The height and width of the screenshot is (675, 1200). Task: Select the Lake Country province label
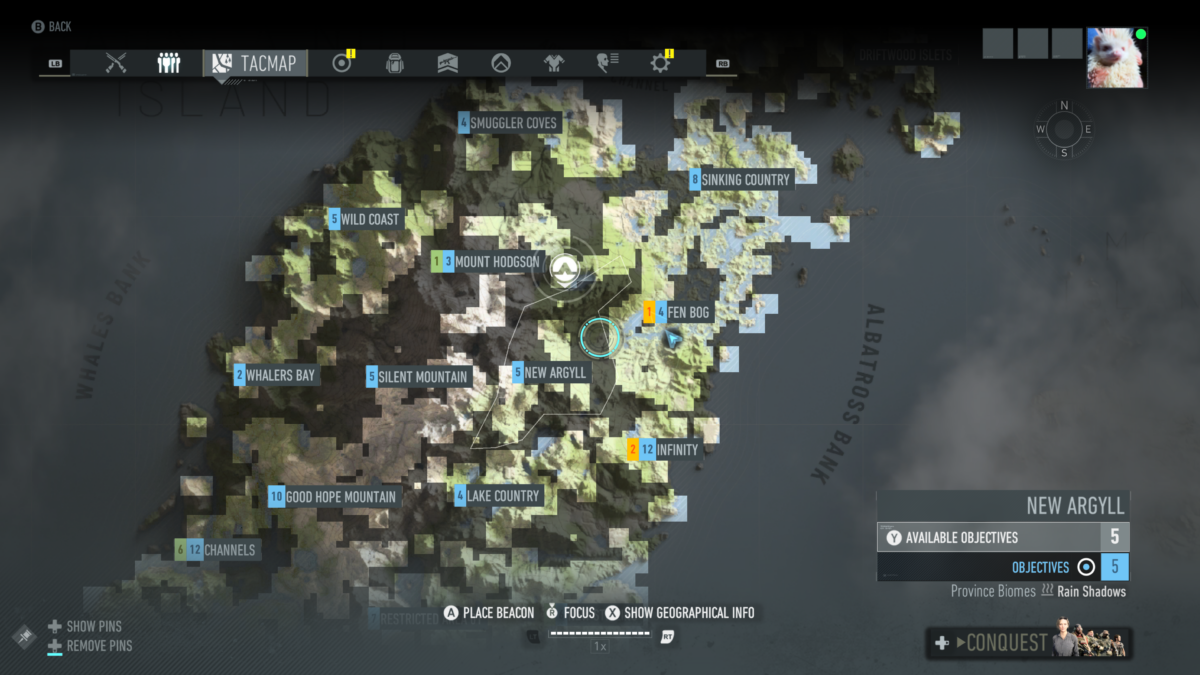[x=502, y=496]
